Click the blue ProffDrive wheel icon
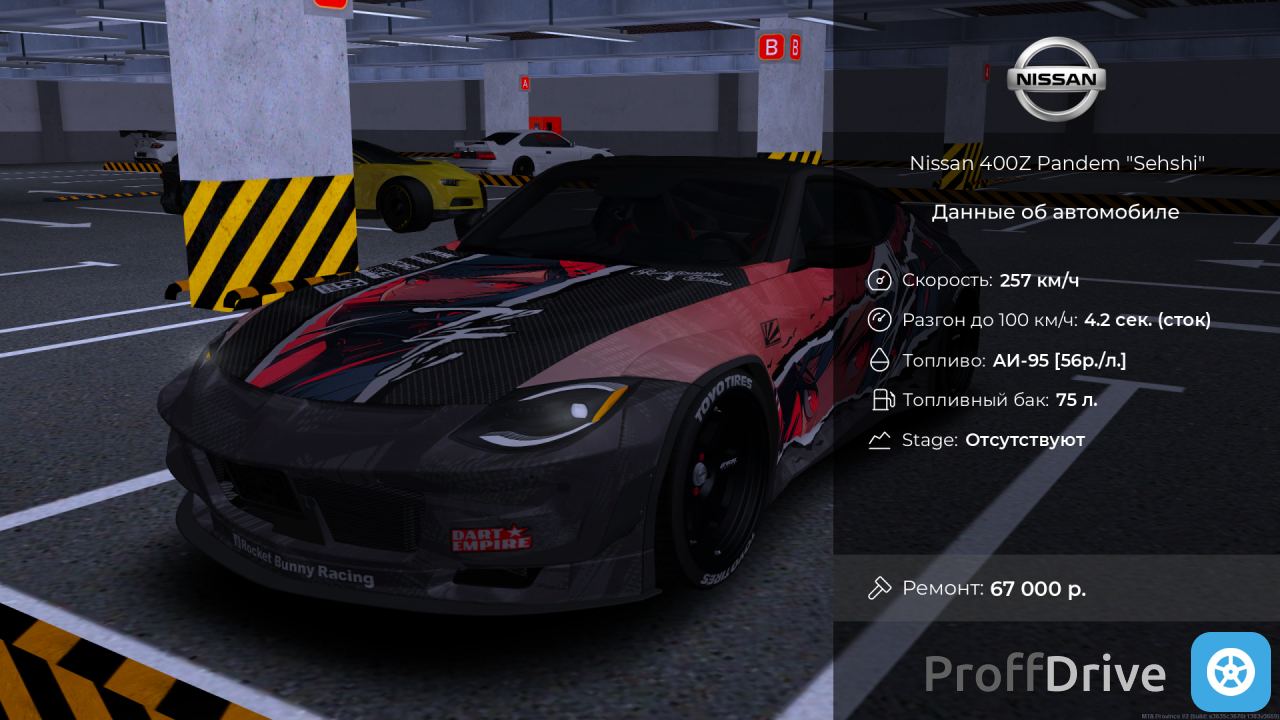 coord(1230,671)
